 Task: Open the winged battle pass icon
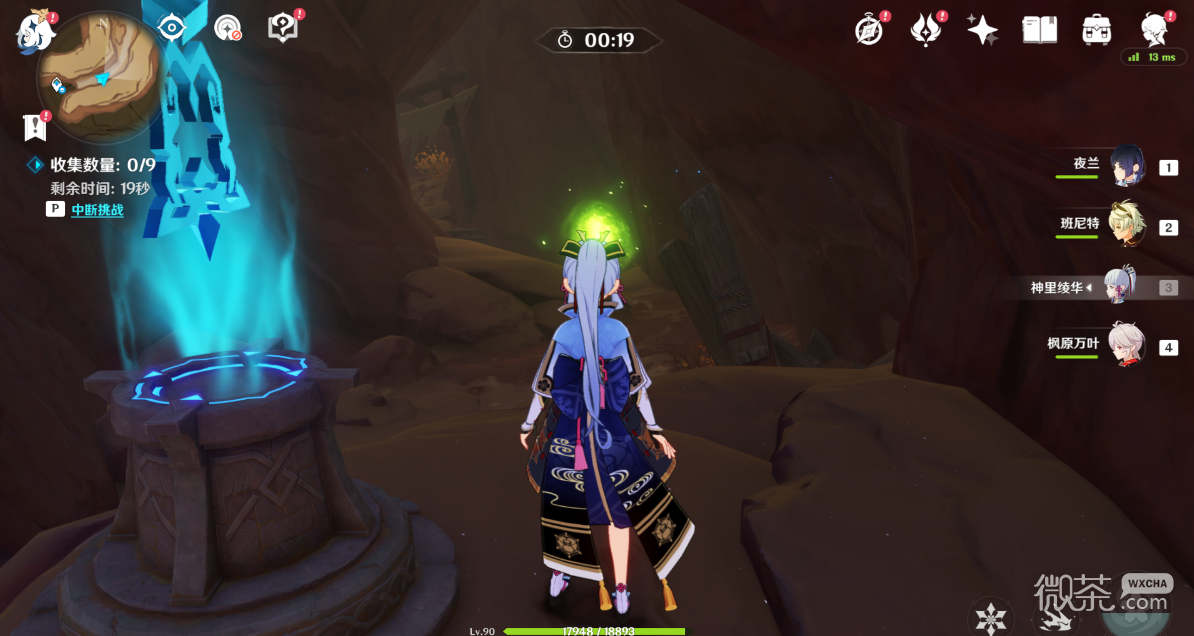tap(926, 30)
